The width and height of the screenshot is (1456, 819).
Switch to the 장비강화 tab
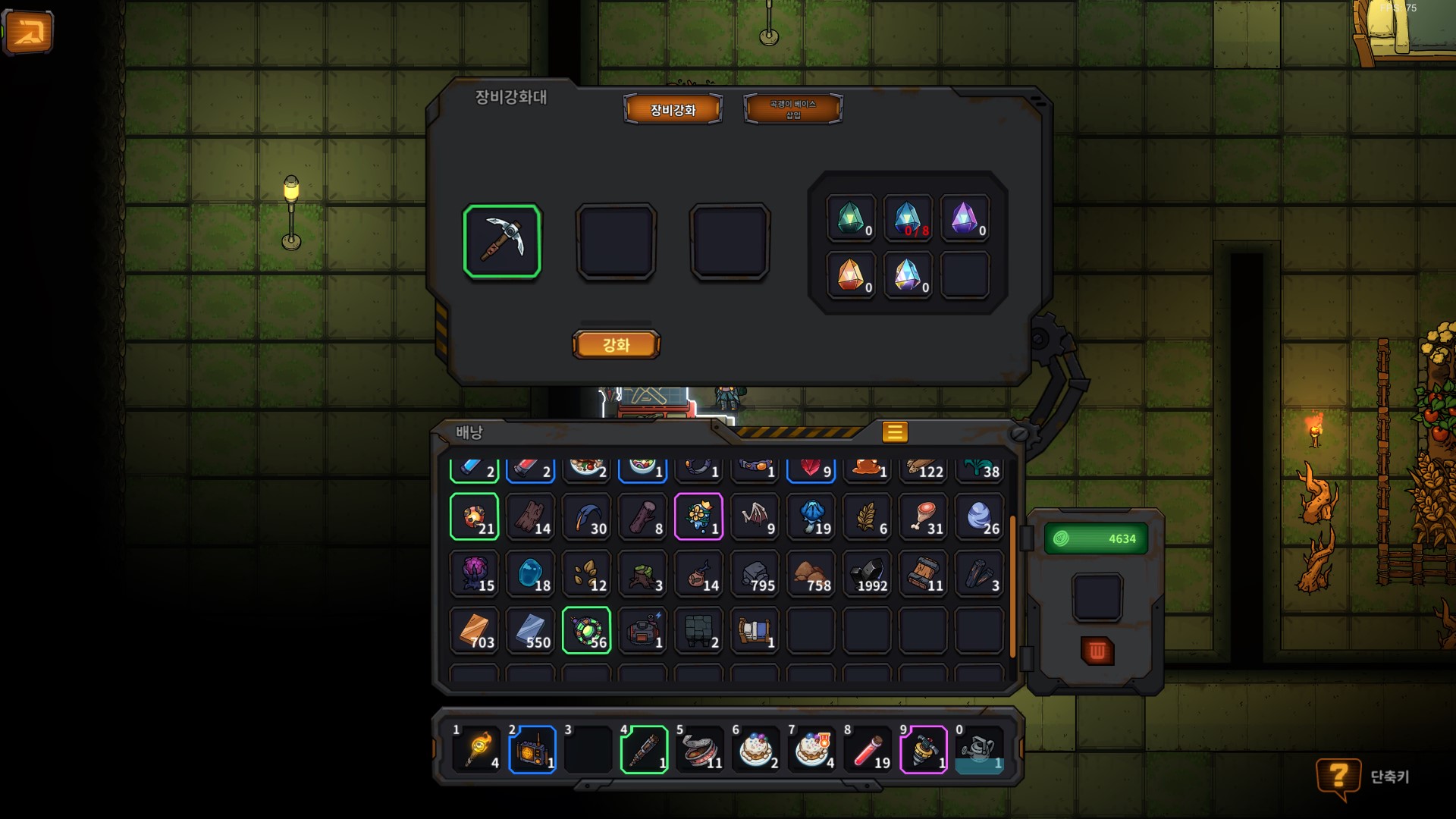(x=673, y=110)
